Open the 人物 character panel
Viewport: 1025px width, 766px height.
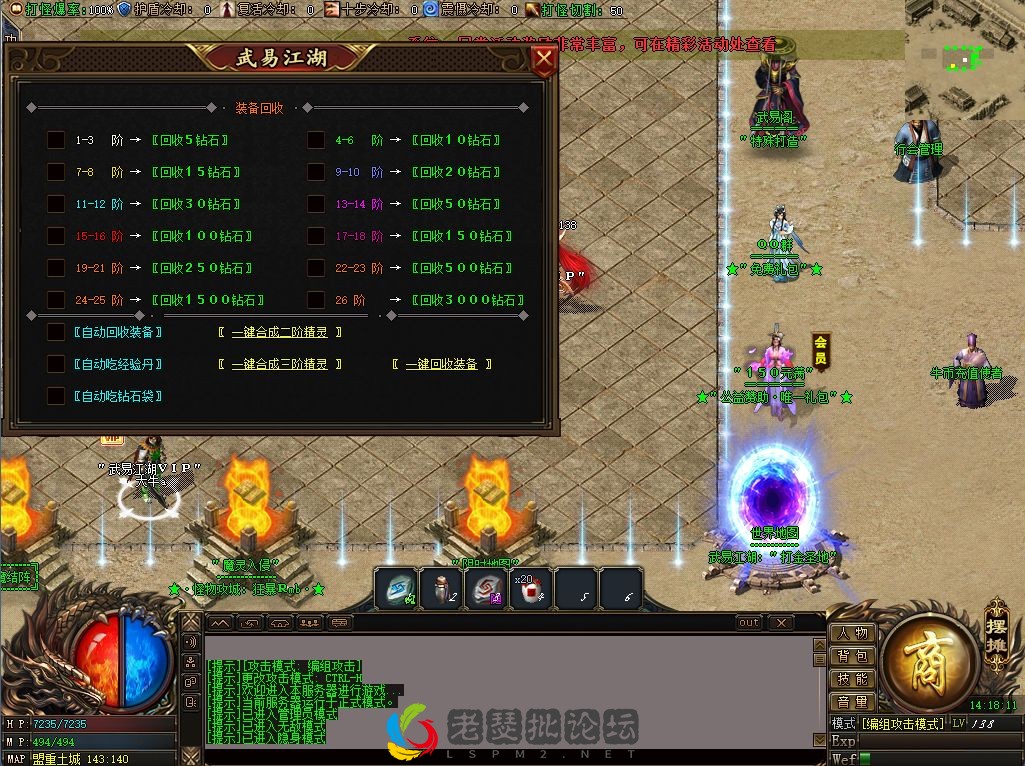tap(852, 633)
